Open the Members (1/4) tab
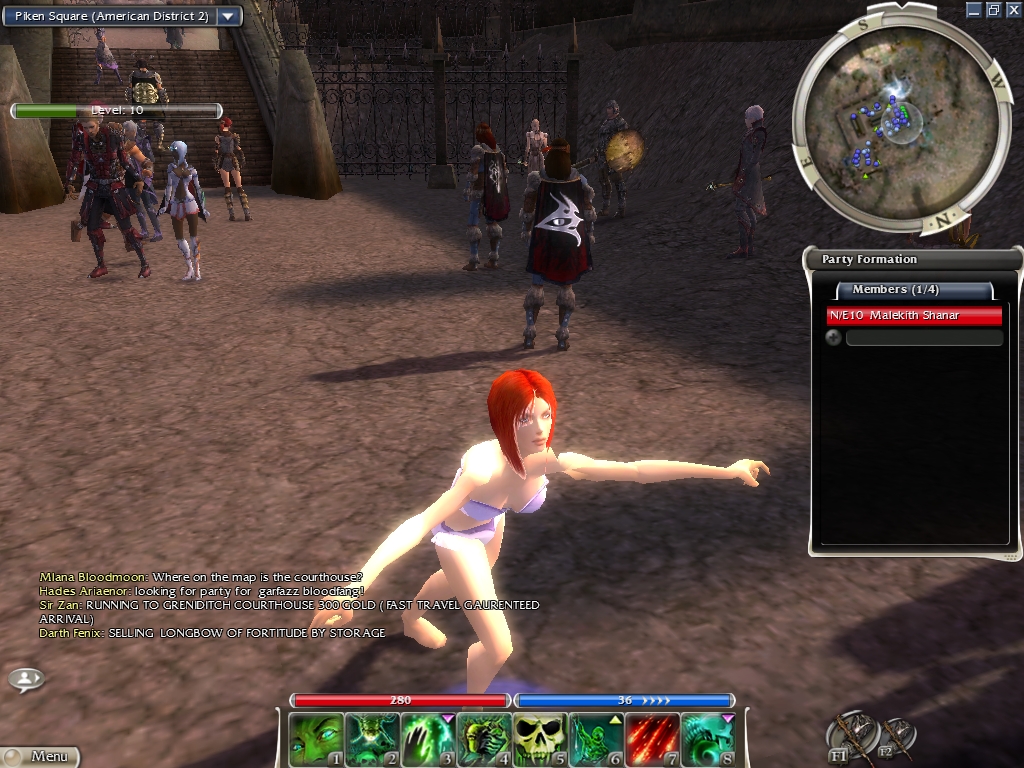Screen dimensions: 1024x768 [x=914, y=290]
